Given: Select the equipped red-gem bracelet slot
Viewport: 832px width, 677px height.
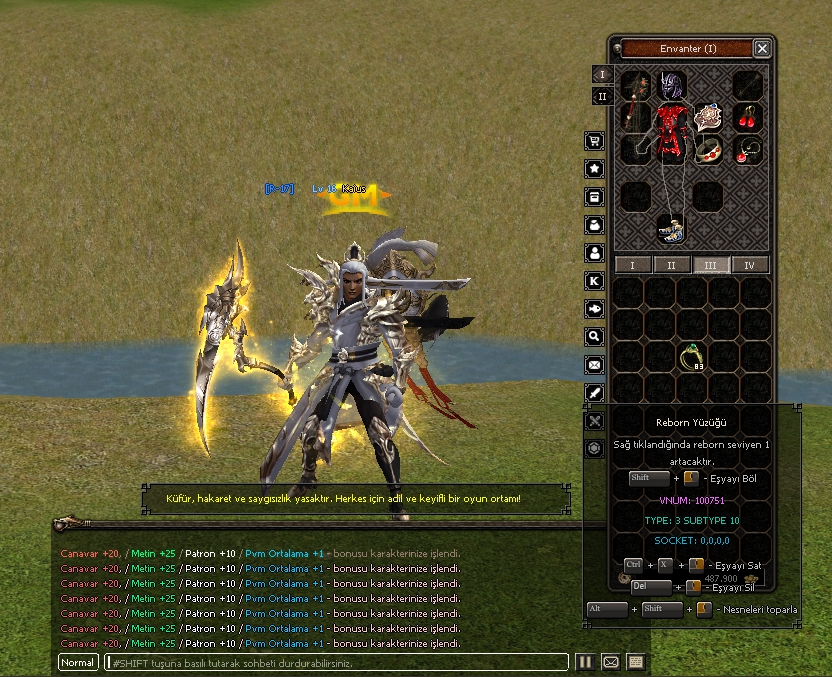Looking at the screenshot, I should [709, 150].
